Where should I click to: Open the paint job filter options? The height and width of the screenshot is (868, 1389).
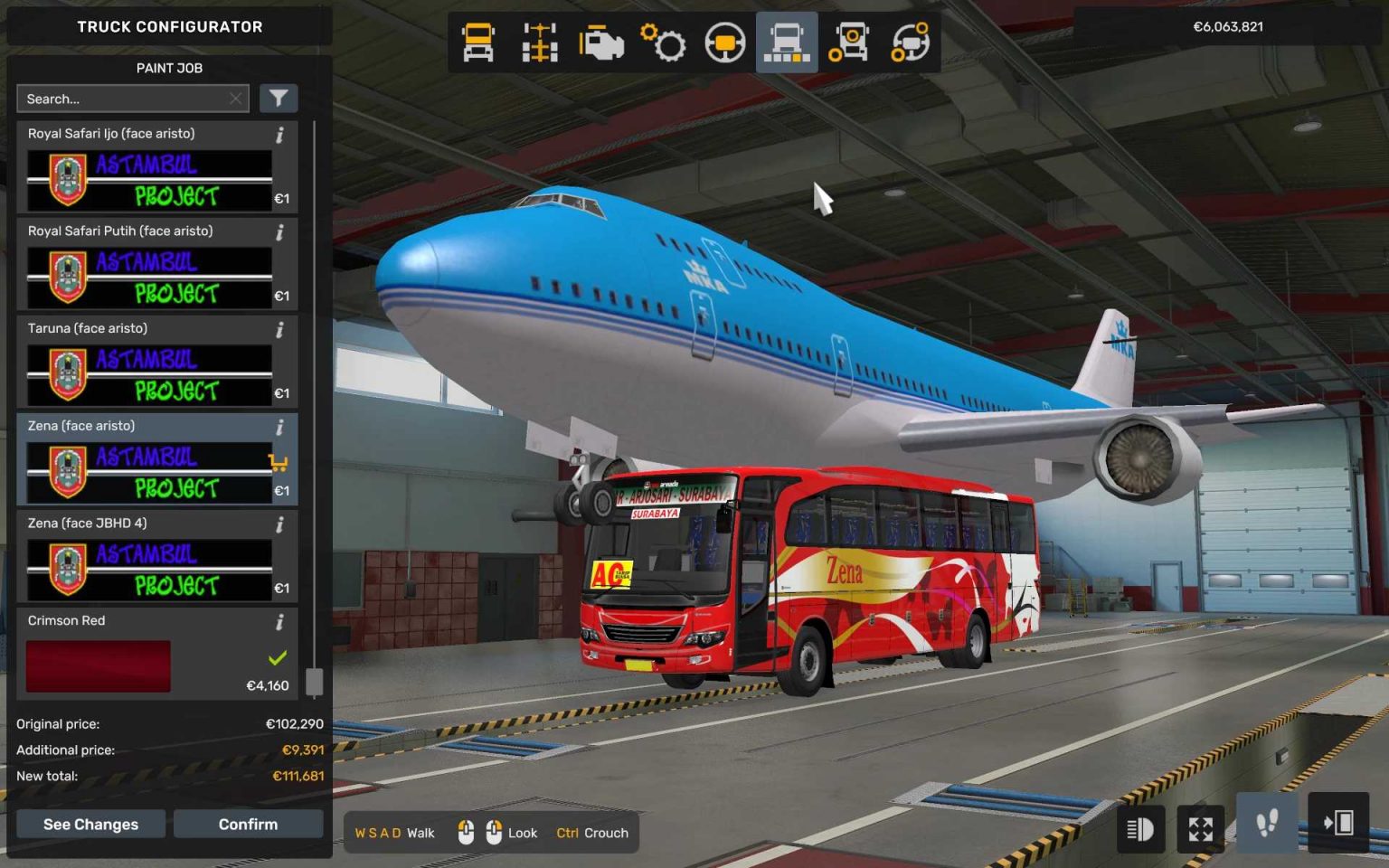(279, 98)
